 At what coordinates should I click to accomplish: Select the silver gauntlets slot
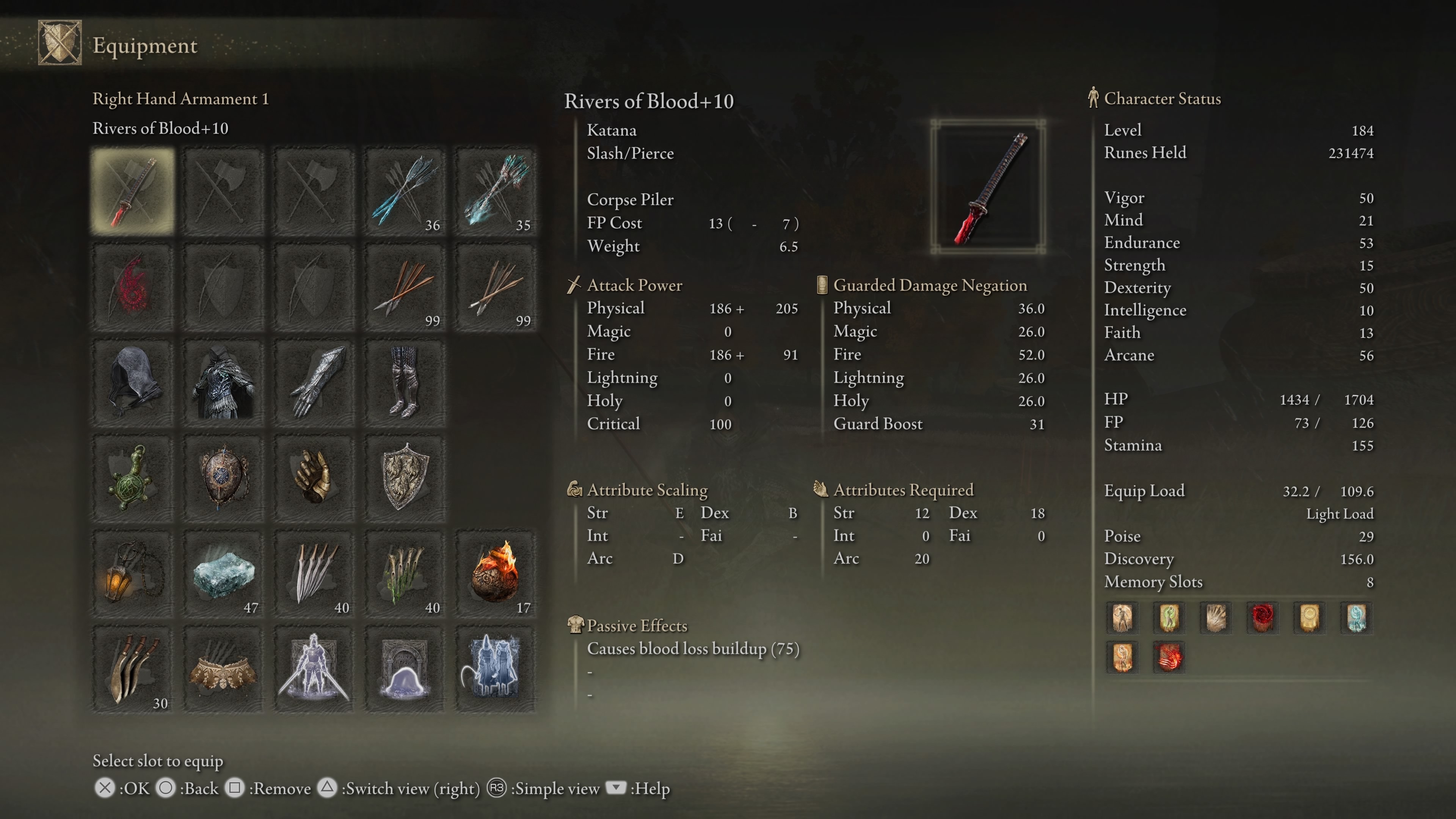coord(314,383)
